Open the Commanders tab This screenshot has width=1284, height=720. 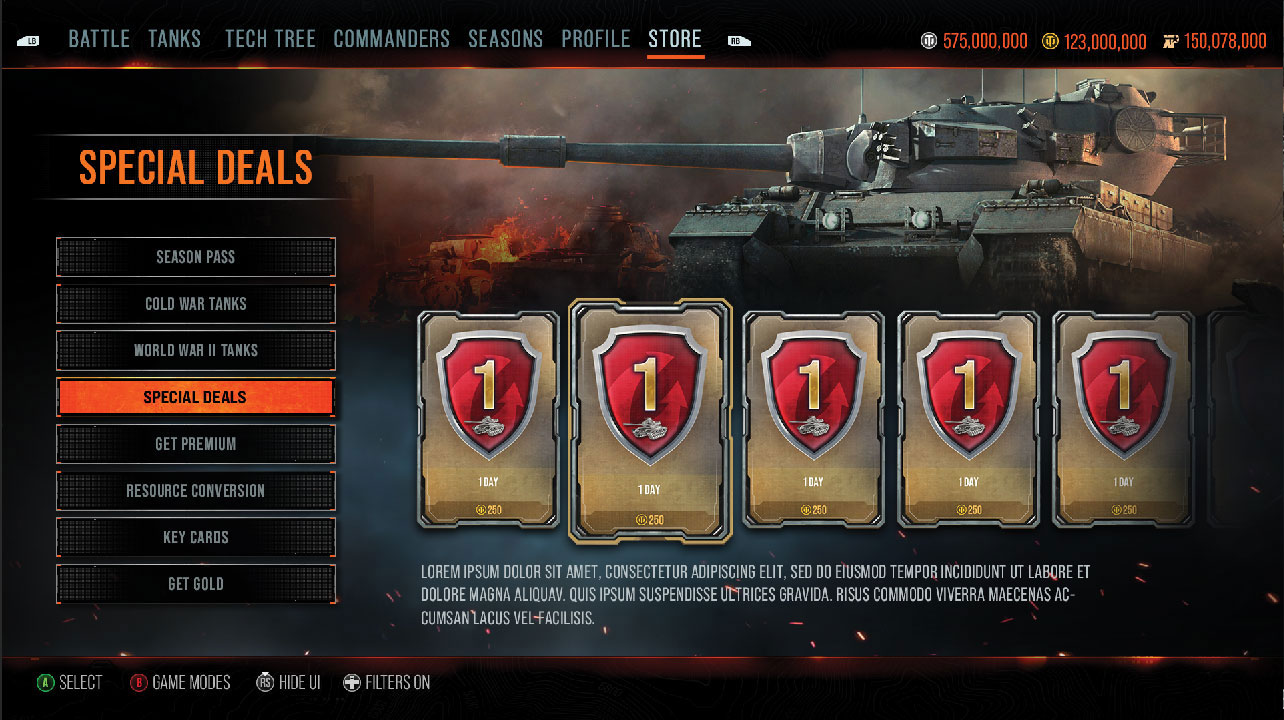pyautogui.click(x=391, y=40)
